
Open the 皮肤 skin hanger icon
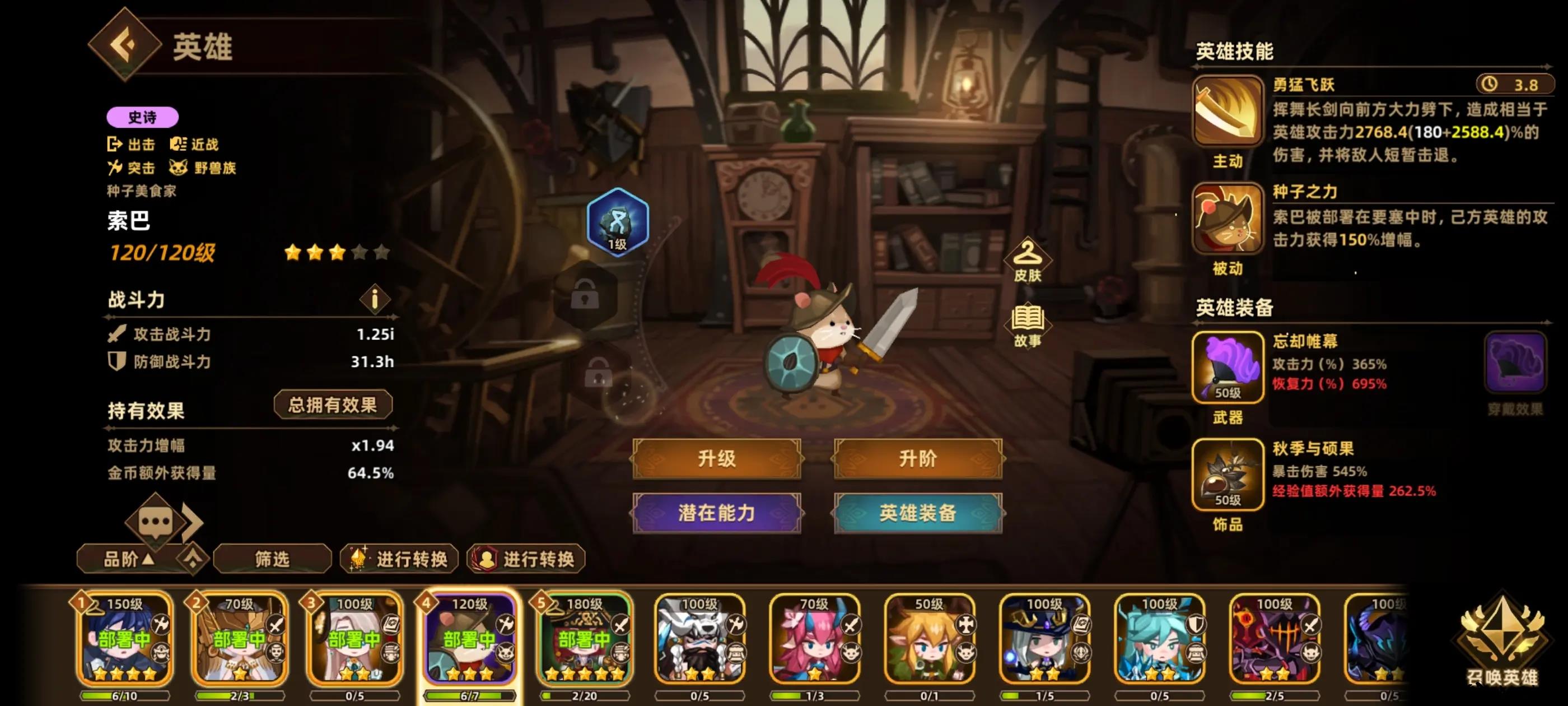click(1028, 260)
